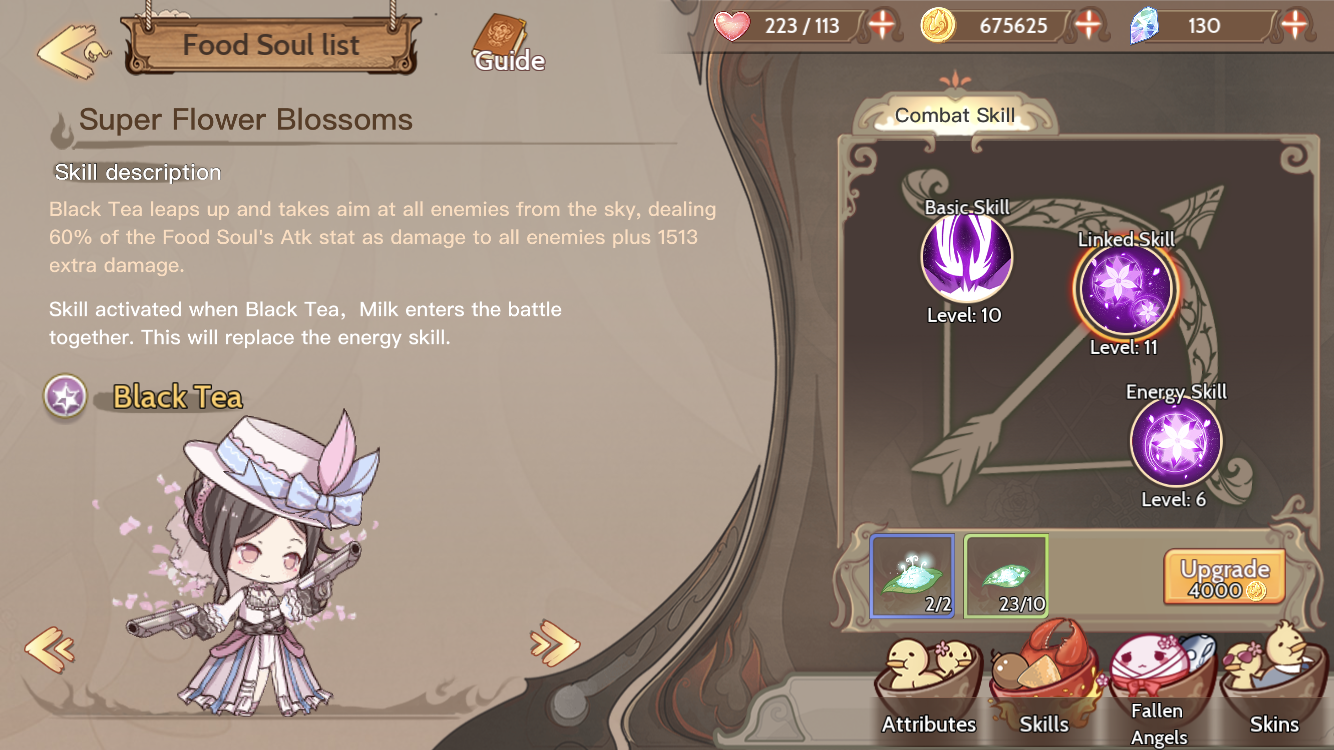This screenshot has width=1334, height=750.
Task: Select the Basic Skill icon
Action: 966,259
